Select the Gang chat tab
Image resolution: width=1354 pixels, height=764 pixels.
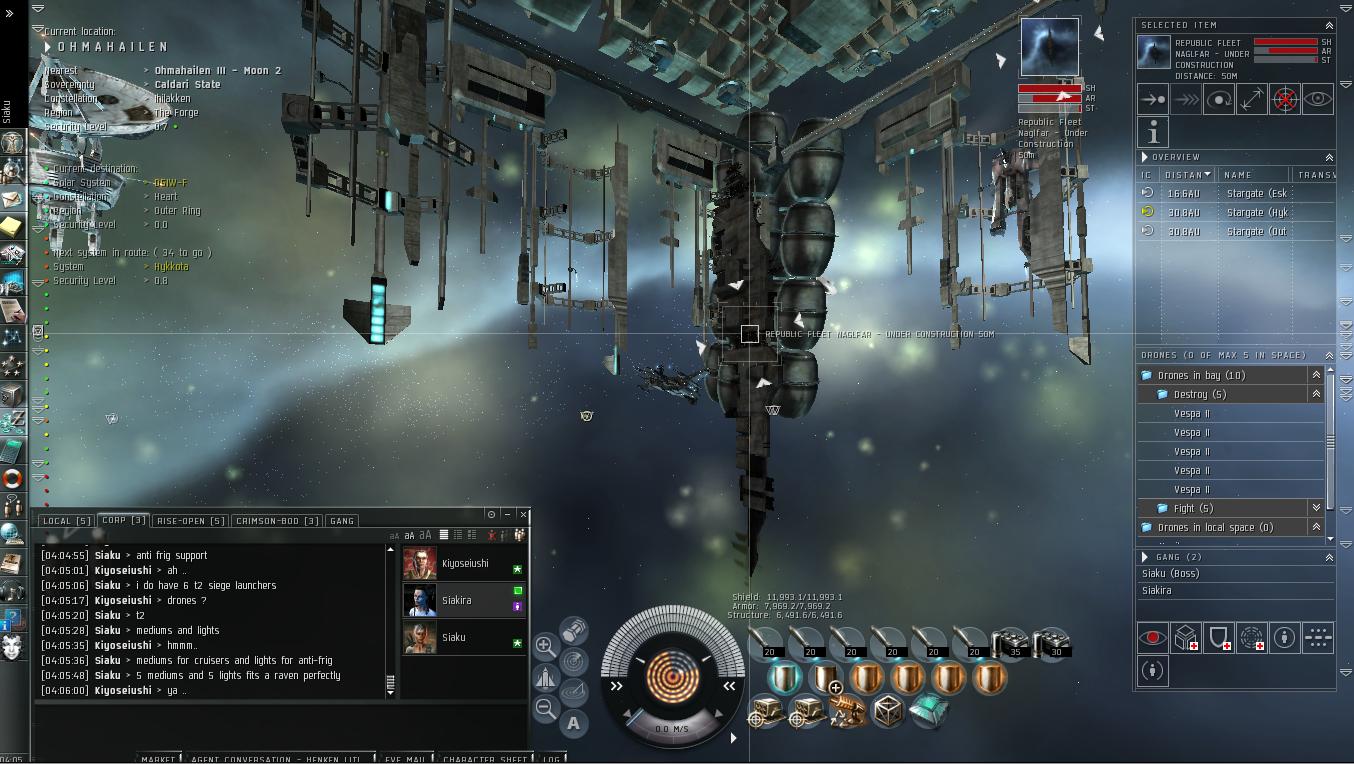tap(342, 521)
